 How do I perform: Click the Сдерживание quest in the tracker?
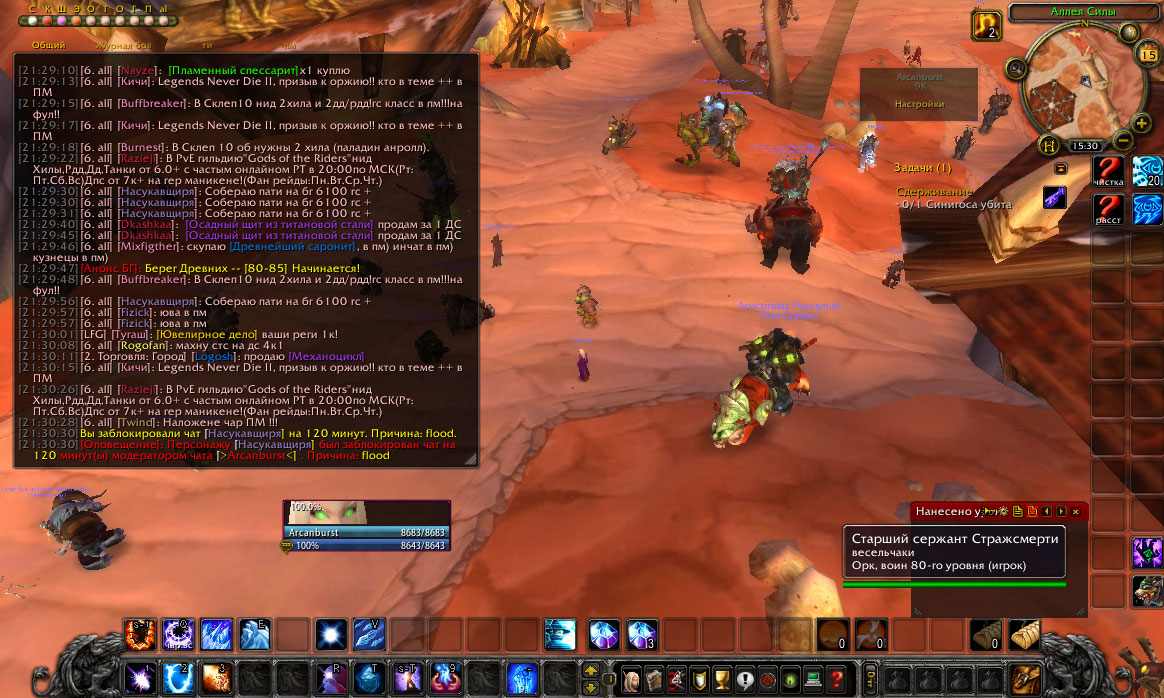click(x=934, y=191)
